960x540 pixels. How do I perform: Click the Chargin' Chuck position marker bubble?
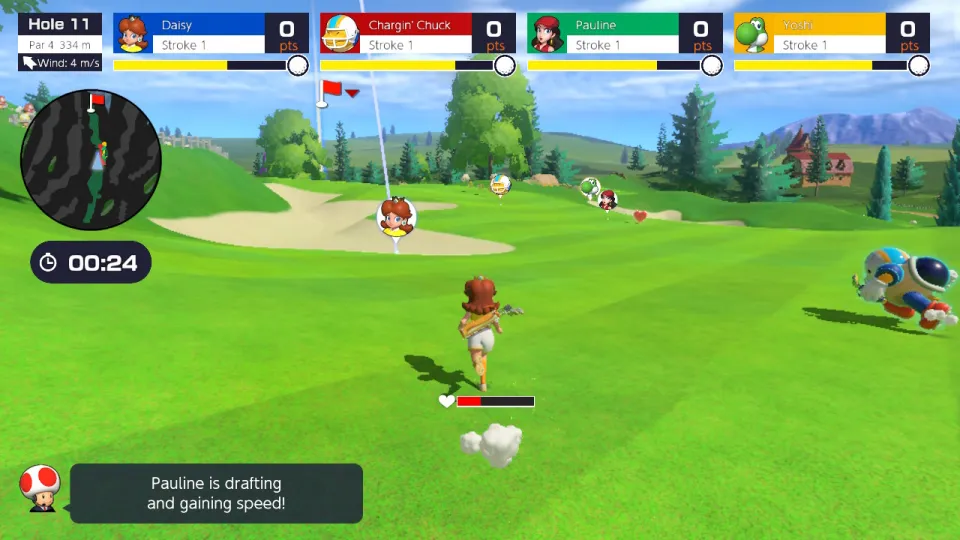pos(501,183)
